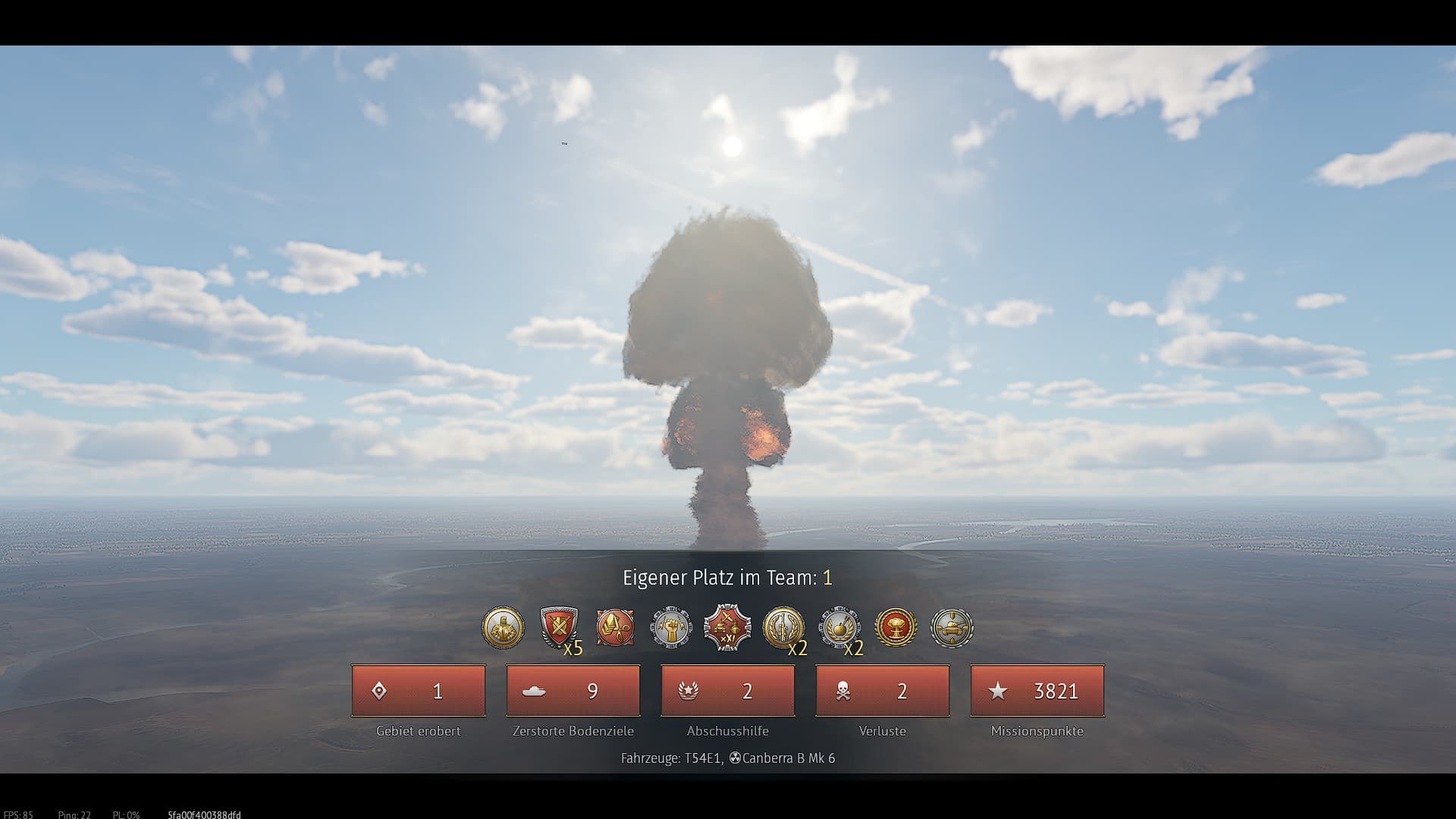Inspect the tank in crosshair medal
1456x819 pixels.
[x=952, y=628]
